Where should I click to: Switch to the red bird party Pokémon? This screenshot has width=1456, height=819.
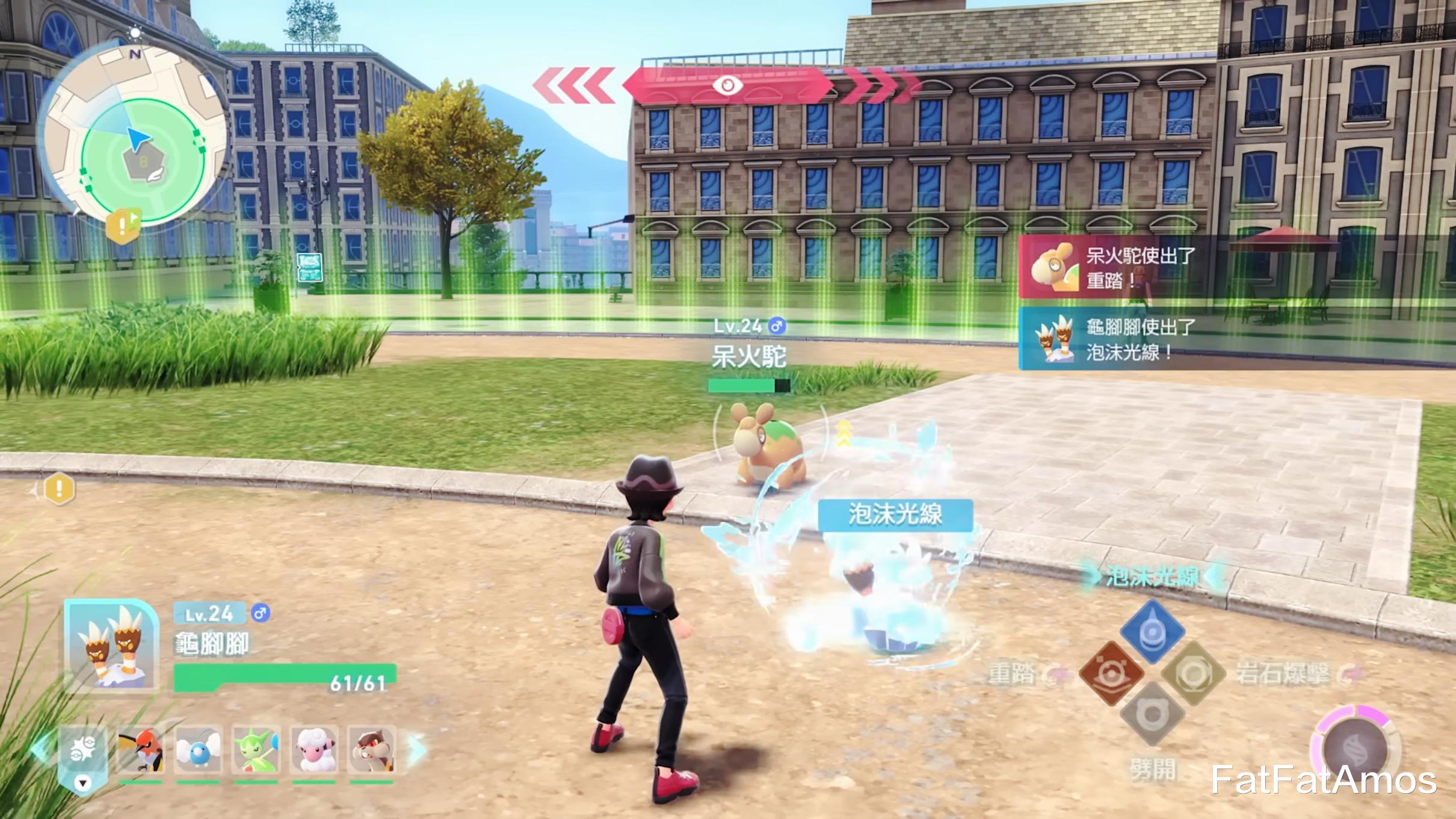(141, 750)
